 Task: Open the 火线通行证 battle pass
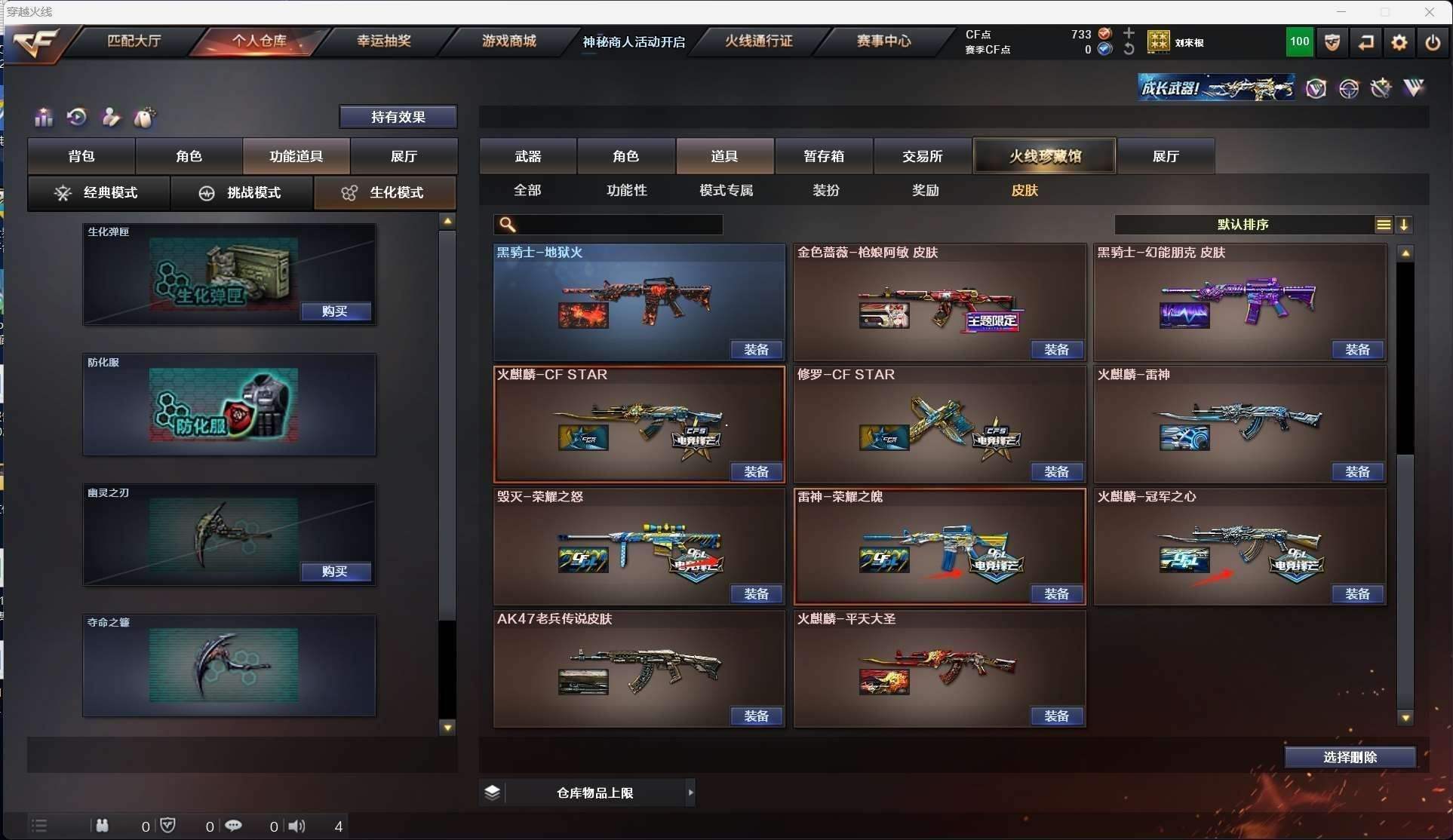pyautogui.click(x=758, y=41)
